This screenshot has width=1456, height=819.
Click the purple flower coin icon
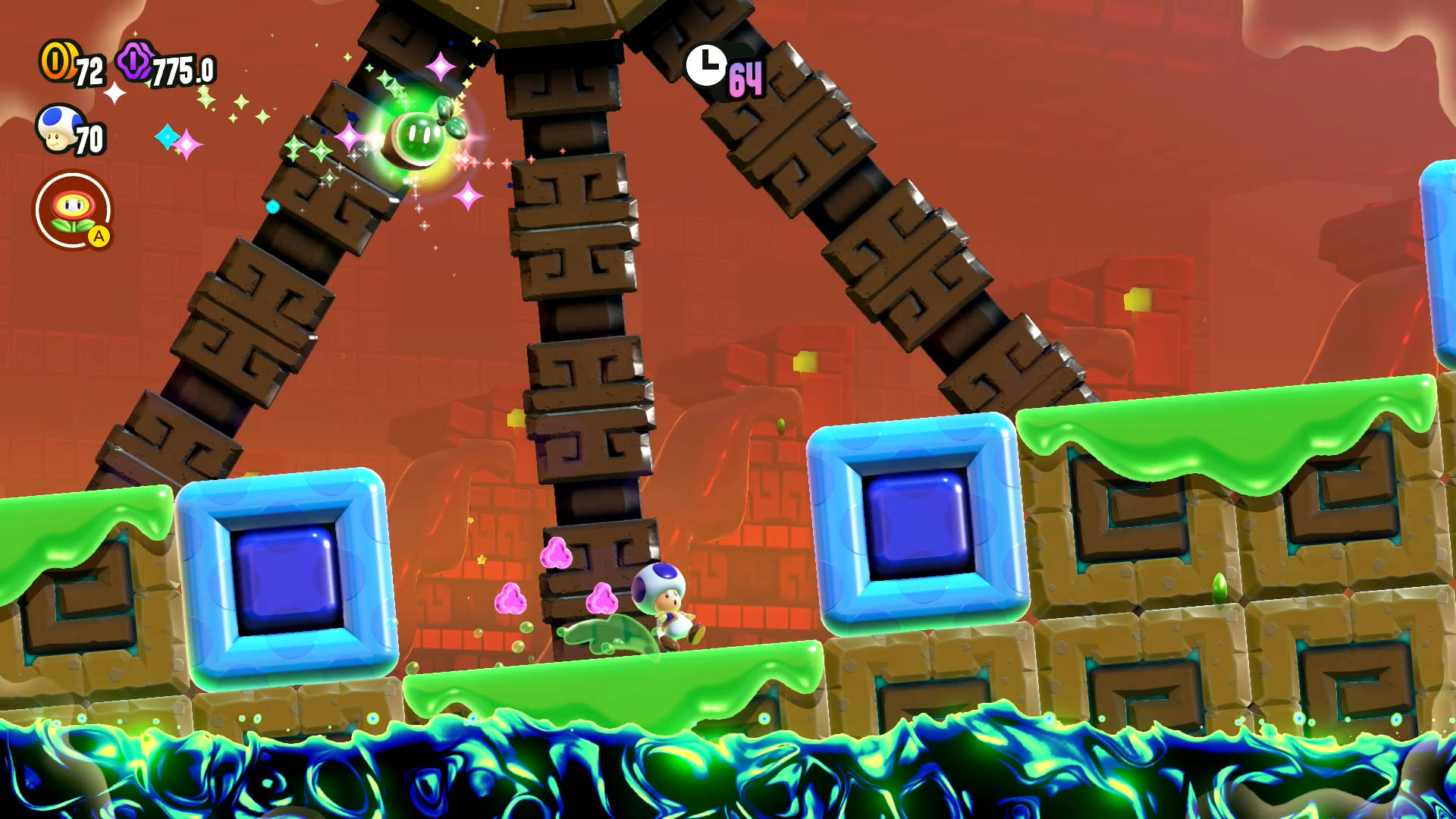135,61
